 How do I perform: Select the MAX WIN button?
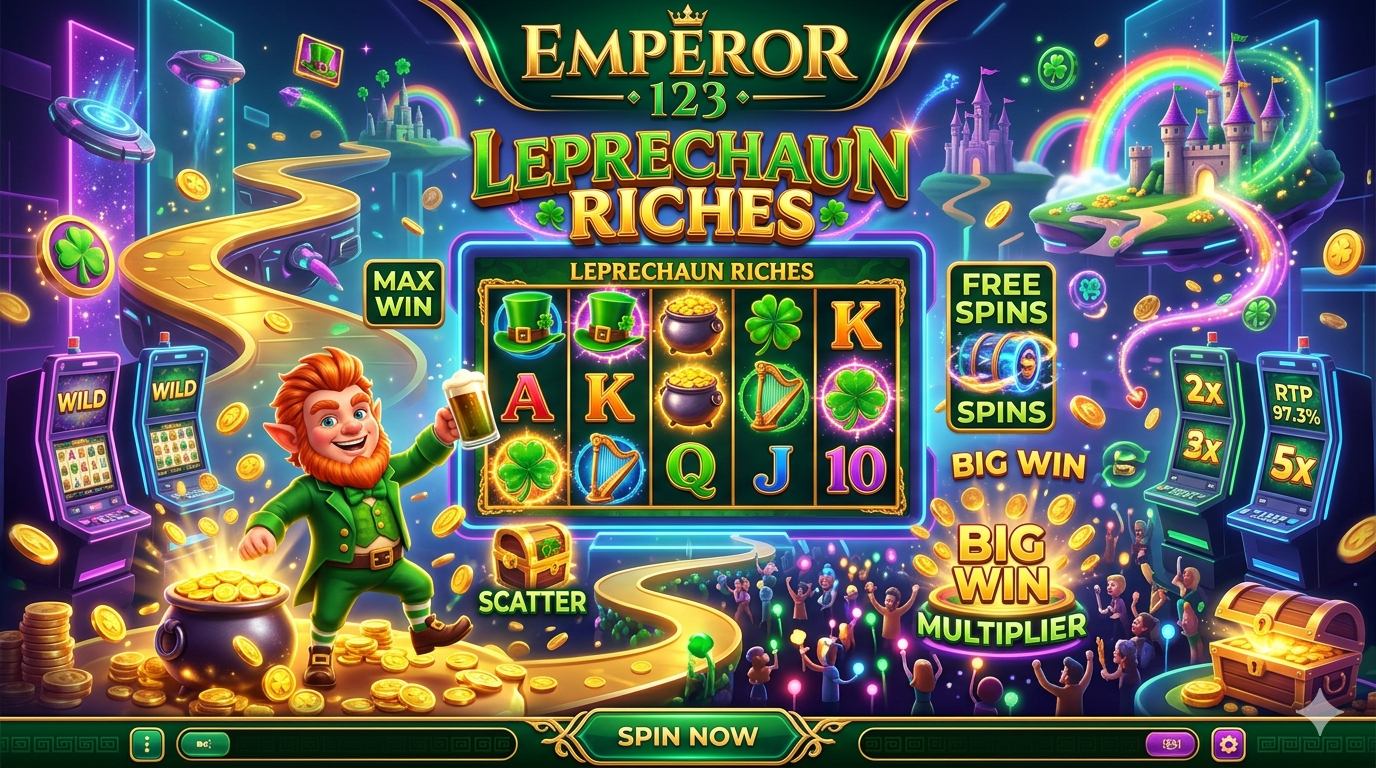click(x=405, y=294)
